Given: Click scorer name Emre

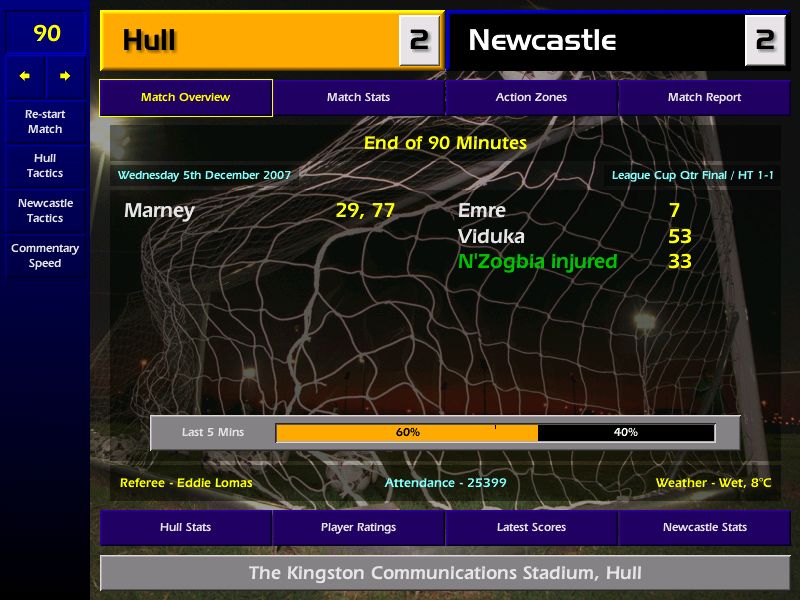Looking at the screenshot, I should (482, 211).
